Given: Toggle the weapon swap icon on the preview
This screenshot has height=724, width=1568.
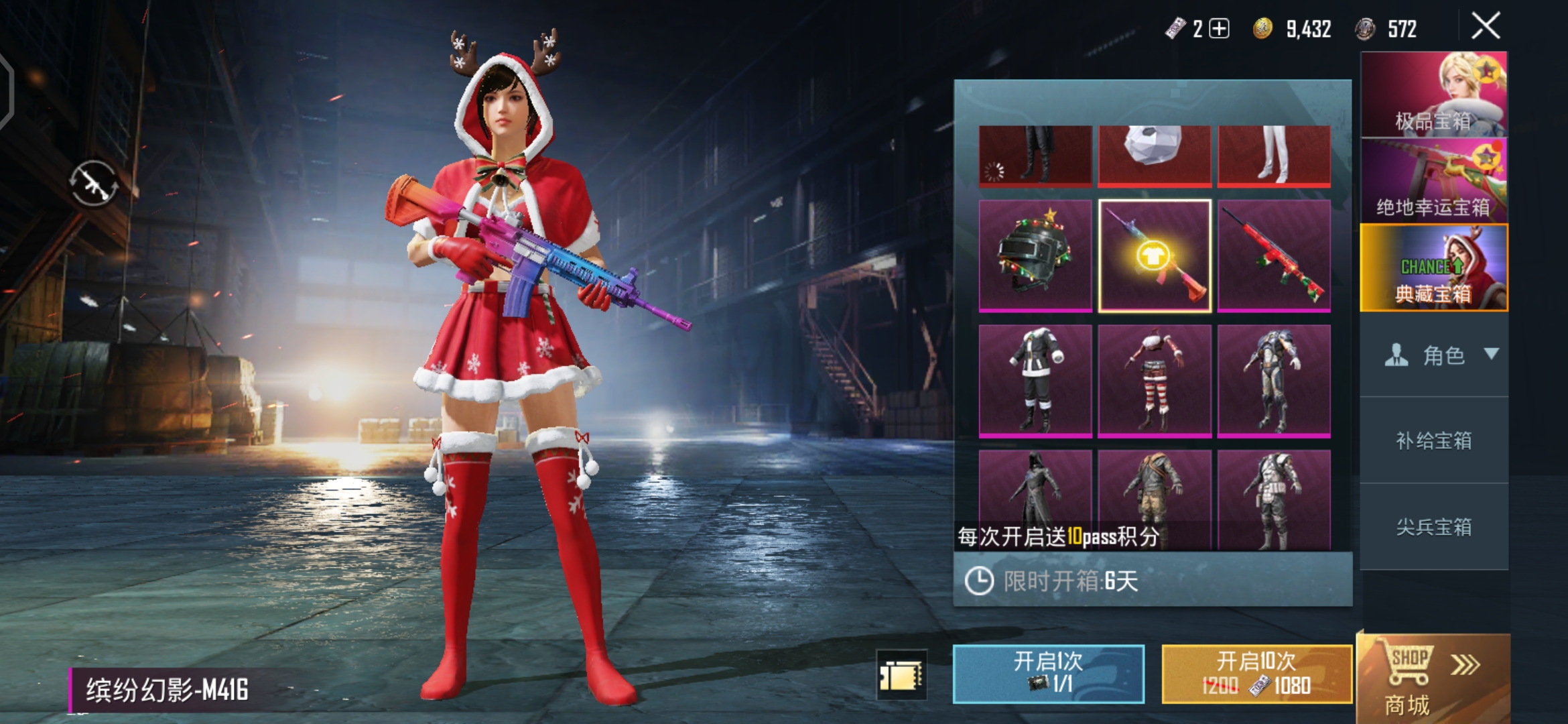Looking at the screenshot, I should [x=94, y=183].
